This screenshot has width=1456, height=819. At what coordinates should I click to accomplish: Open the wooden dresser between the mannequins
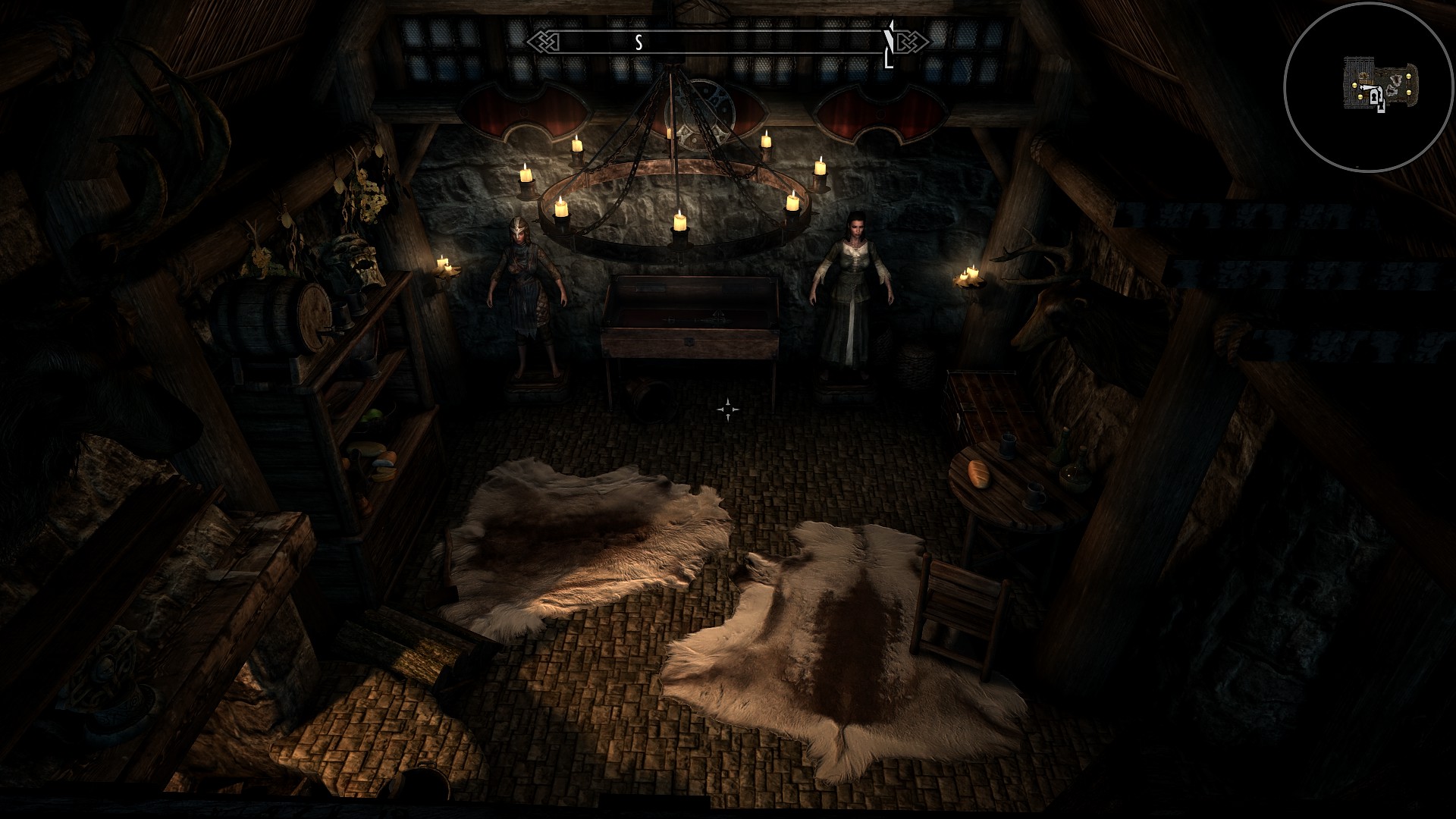pos(692,326)
